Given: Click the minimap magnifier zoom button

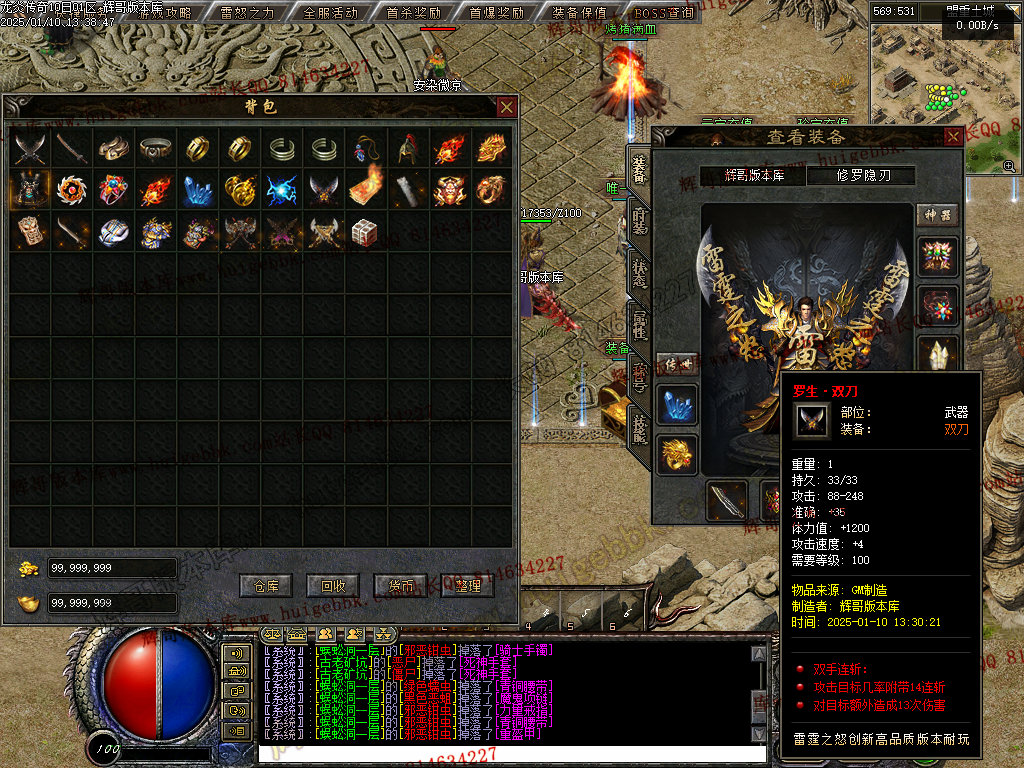Looking at the screenshot, I should click(1009, 166).
